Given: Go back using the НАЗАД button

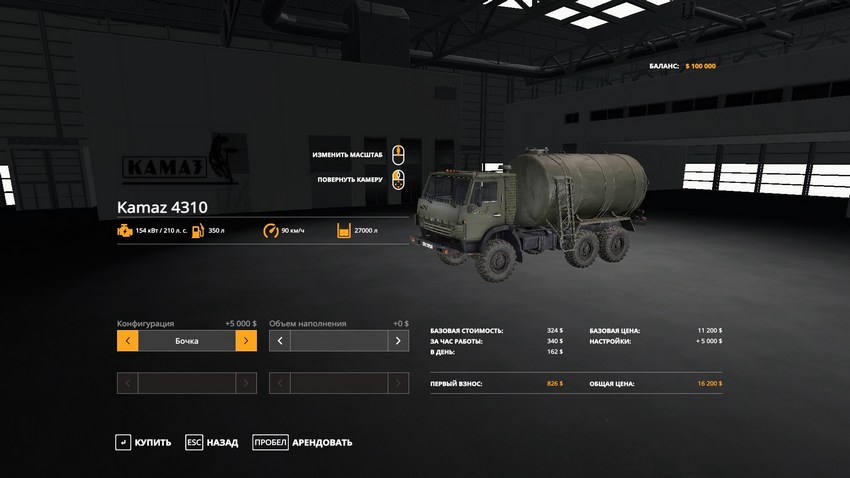Looking at the screenshot, I should [x=212, y=442].
